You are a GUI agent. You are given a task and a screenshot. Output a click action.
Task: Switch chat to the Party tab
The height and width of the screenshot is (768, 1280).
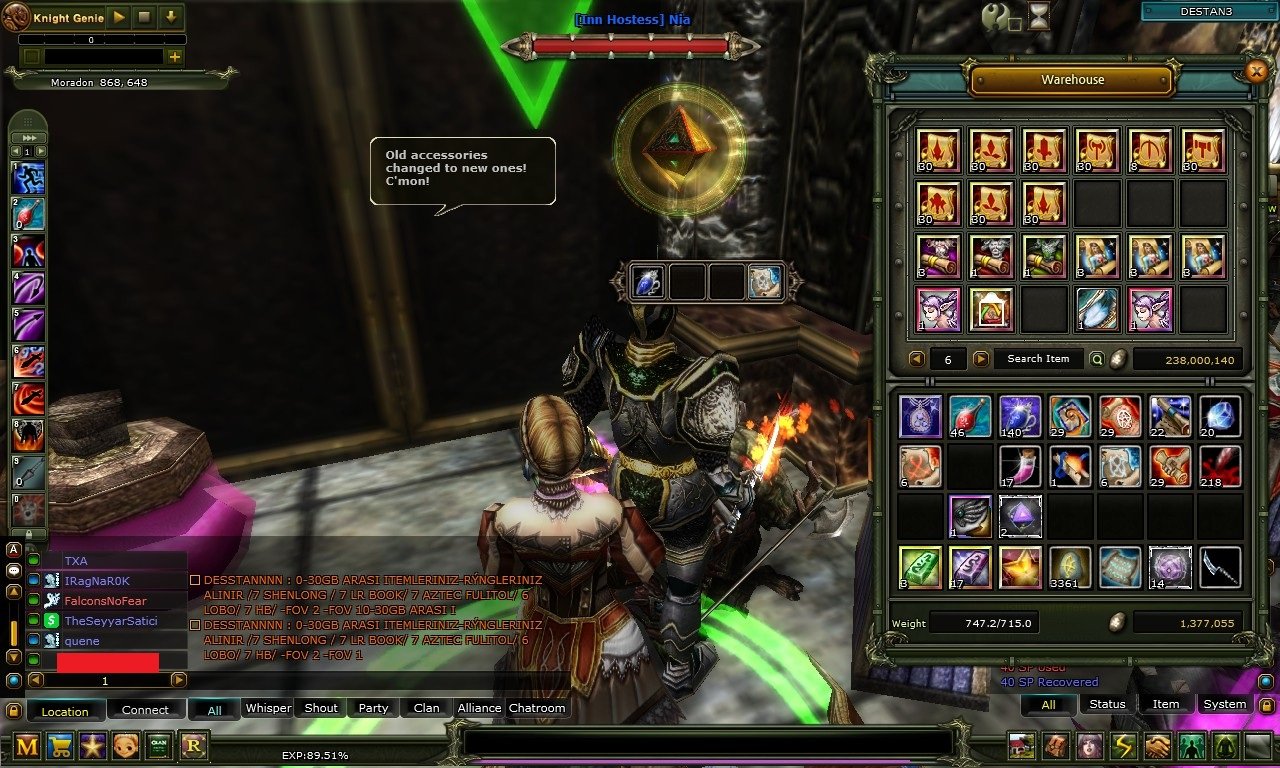(373, 708)
